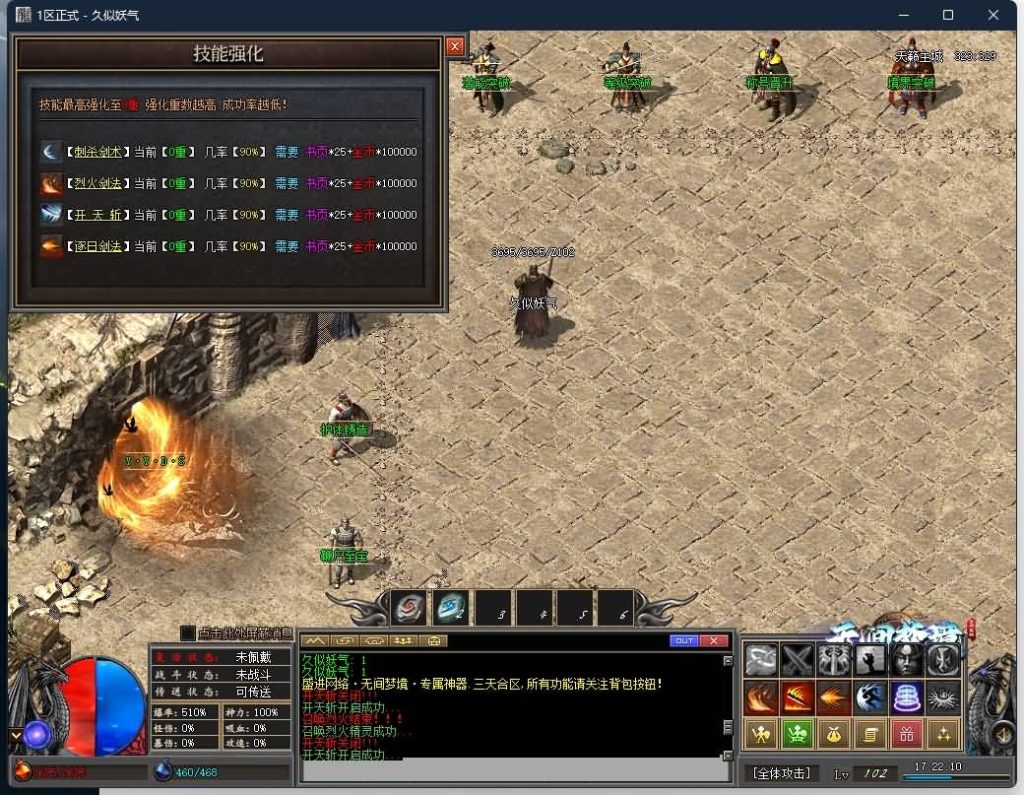Image resolution: width=1024 pixels, height=795 pixels.
Task: Open the crossed swords menu icon
Action: [797, 660]
